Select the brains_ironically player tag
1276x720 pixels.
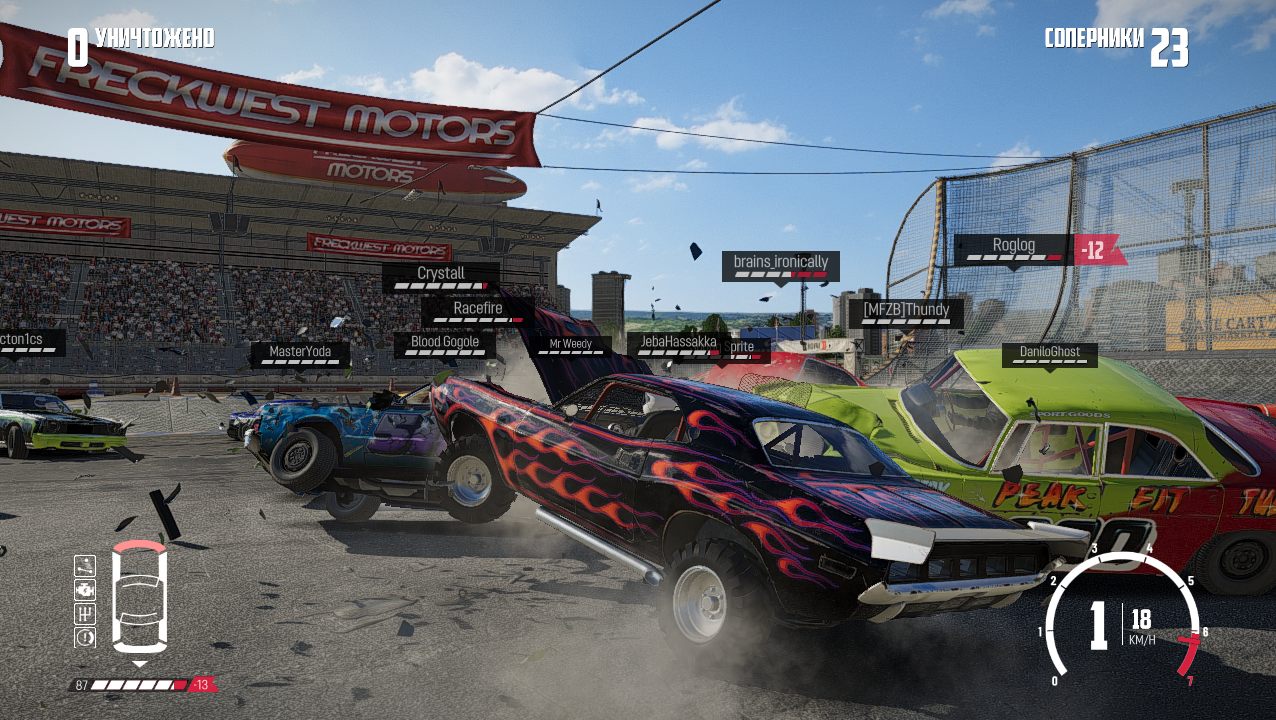point(780,266)
